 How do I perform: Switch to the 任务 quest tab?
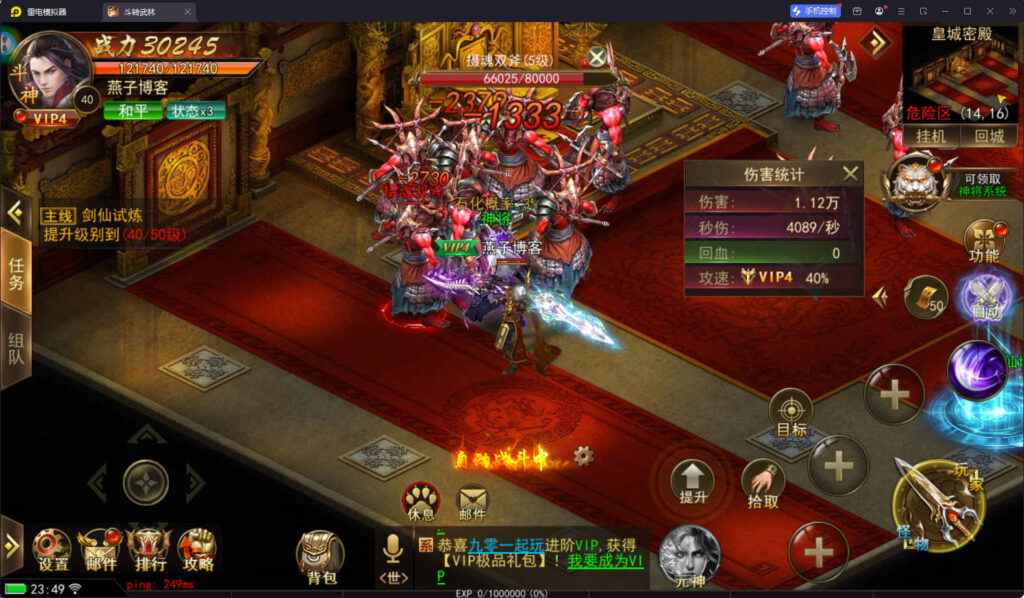[x=15, y=274]
